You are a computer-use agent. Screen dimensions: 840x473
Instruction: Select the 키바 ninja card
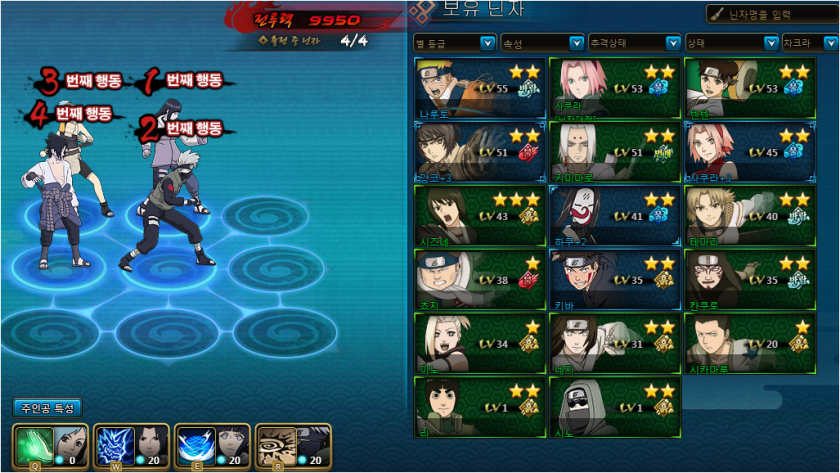614,279
